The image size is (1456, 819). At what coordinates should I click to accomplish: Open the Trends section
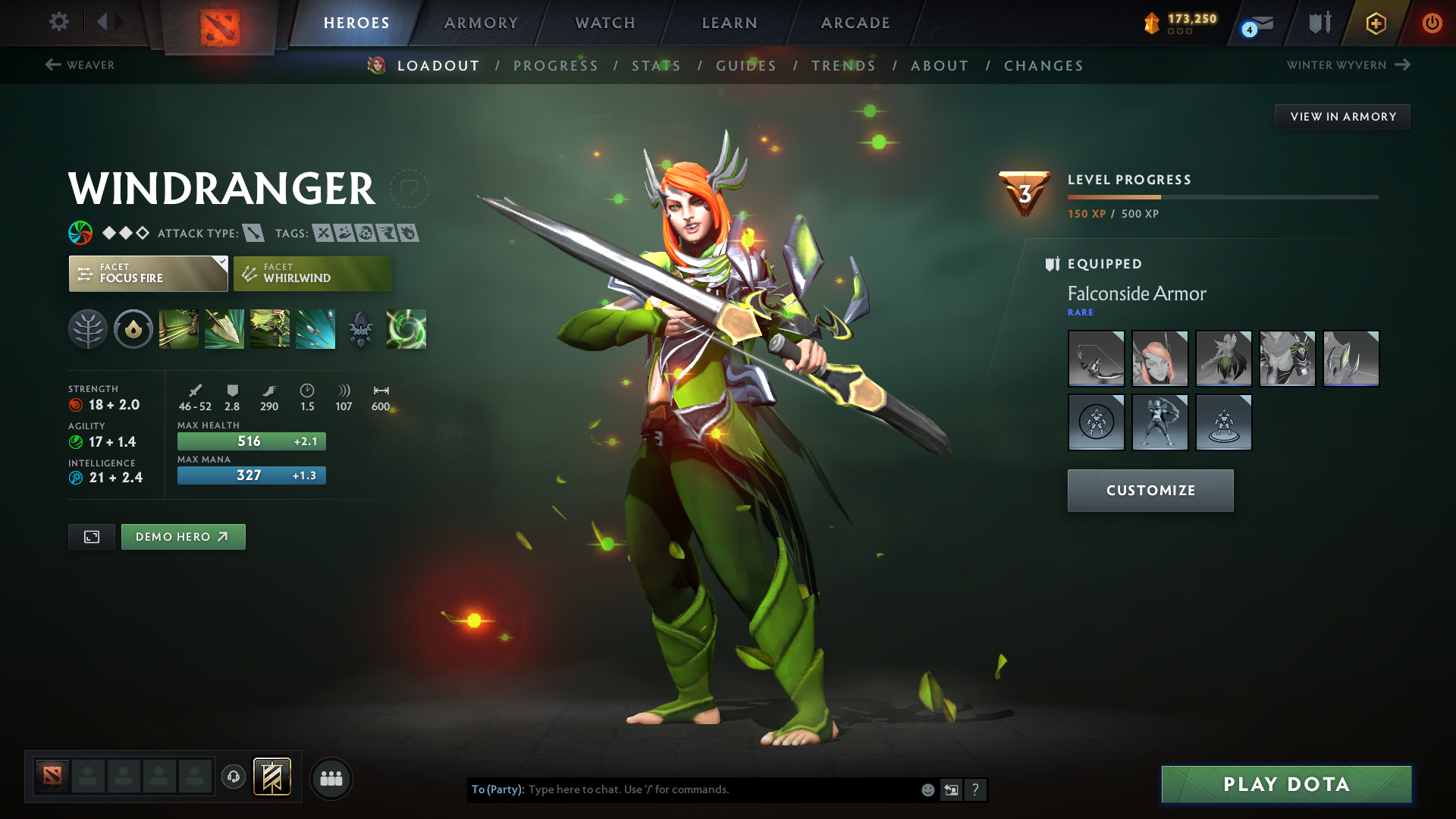pyautogui.click(x=843, y=66)
